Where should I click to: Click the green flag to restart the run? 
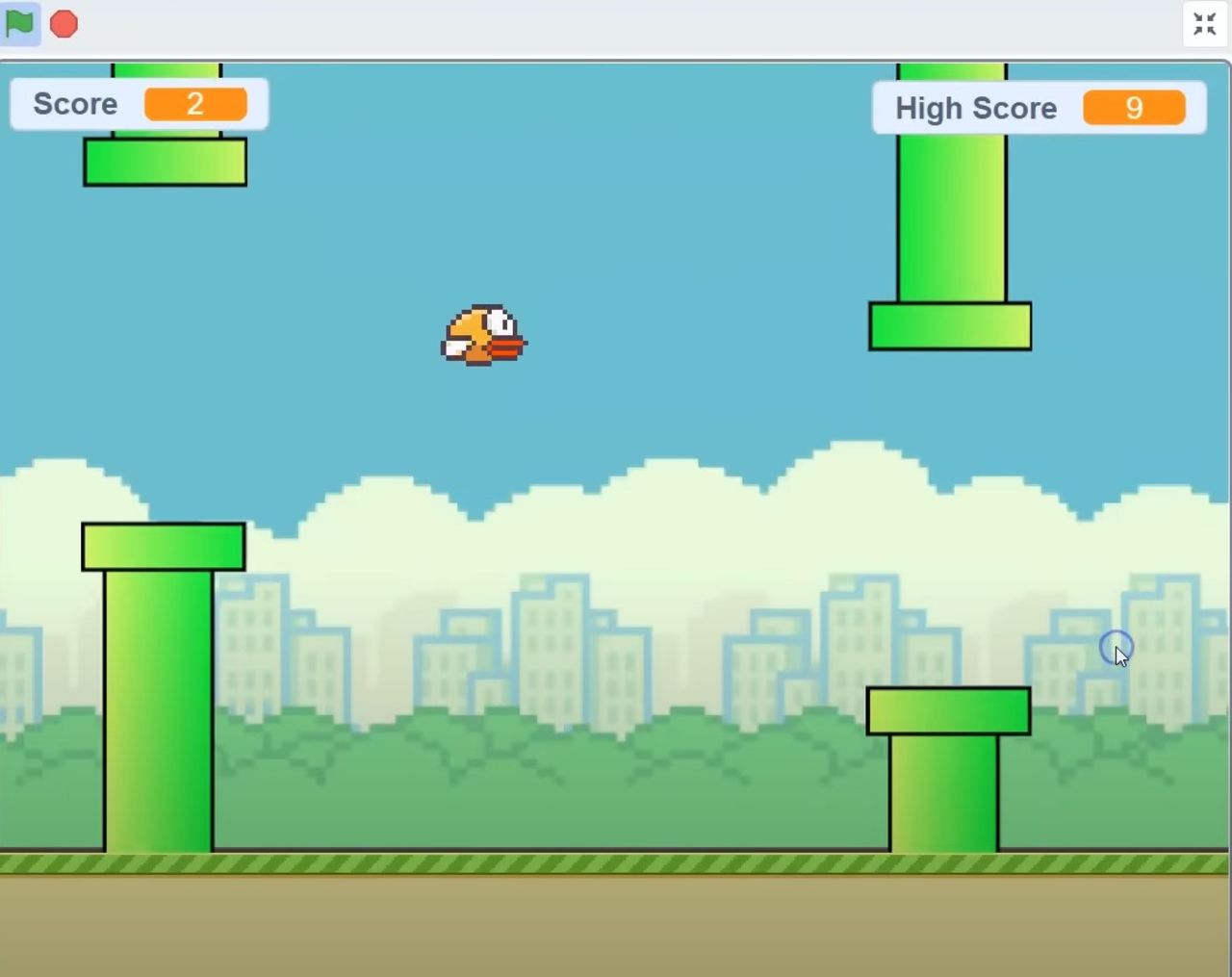click(x=19, y=23)
